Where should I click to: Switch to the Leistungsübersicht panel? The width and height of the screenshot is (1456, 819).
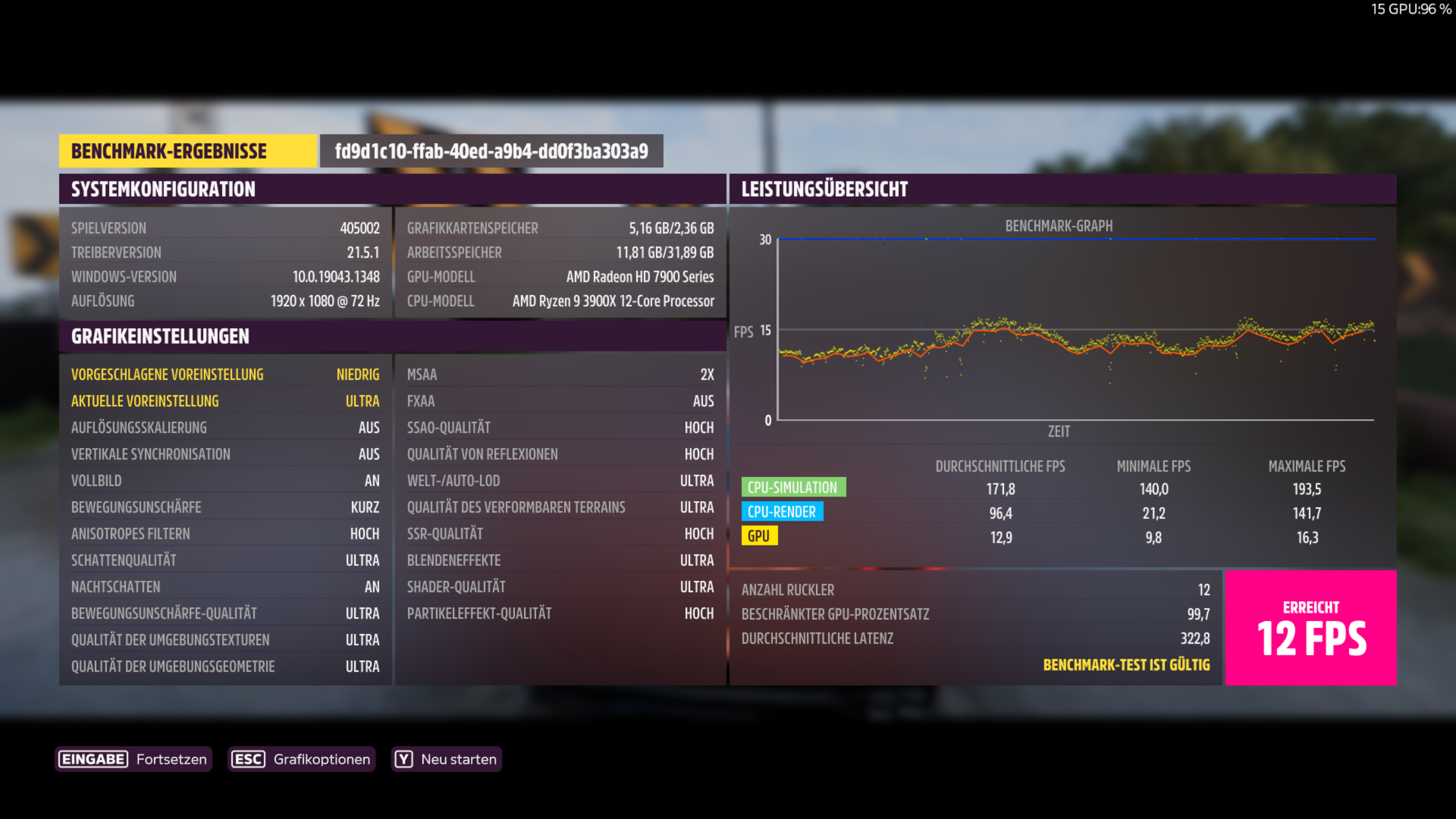[824, 190]
